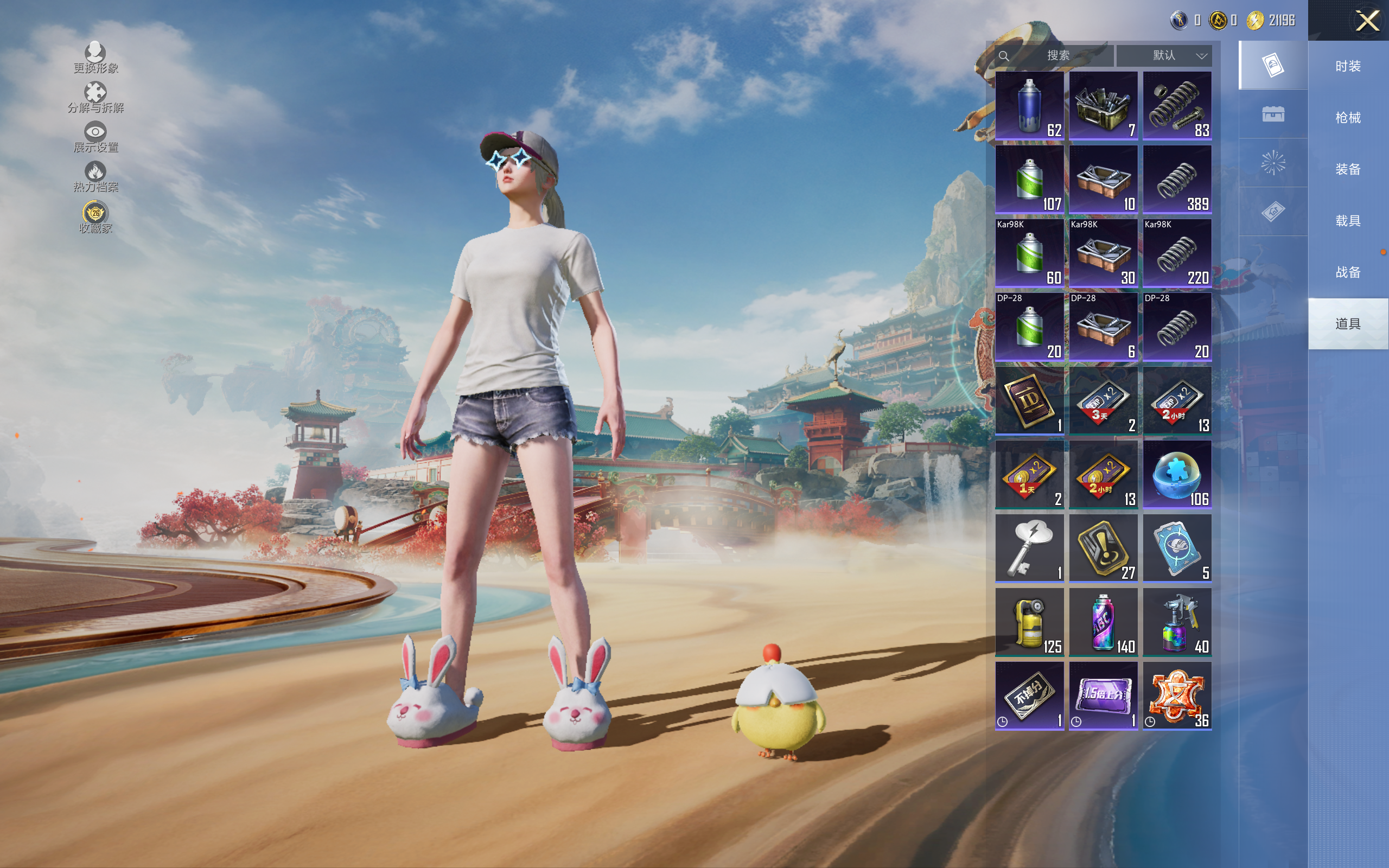Open the 枪械 category tab
The image size is (1389, 868).
coord(1348,118)
